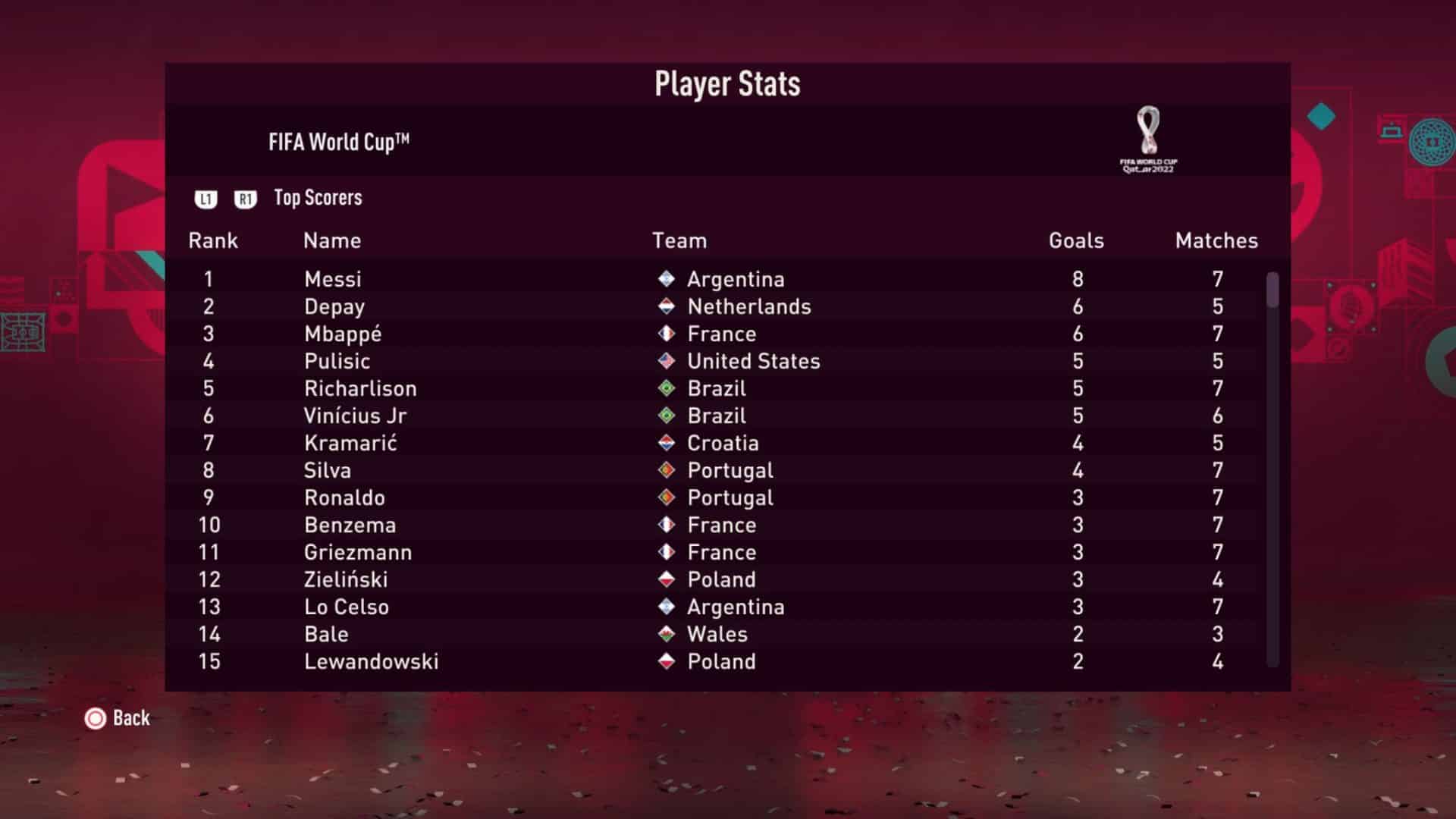The width and height of the screenshot is (1456, 819).
Task: Click the circle Back button icon
Action: click(x=94, y=718)
